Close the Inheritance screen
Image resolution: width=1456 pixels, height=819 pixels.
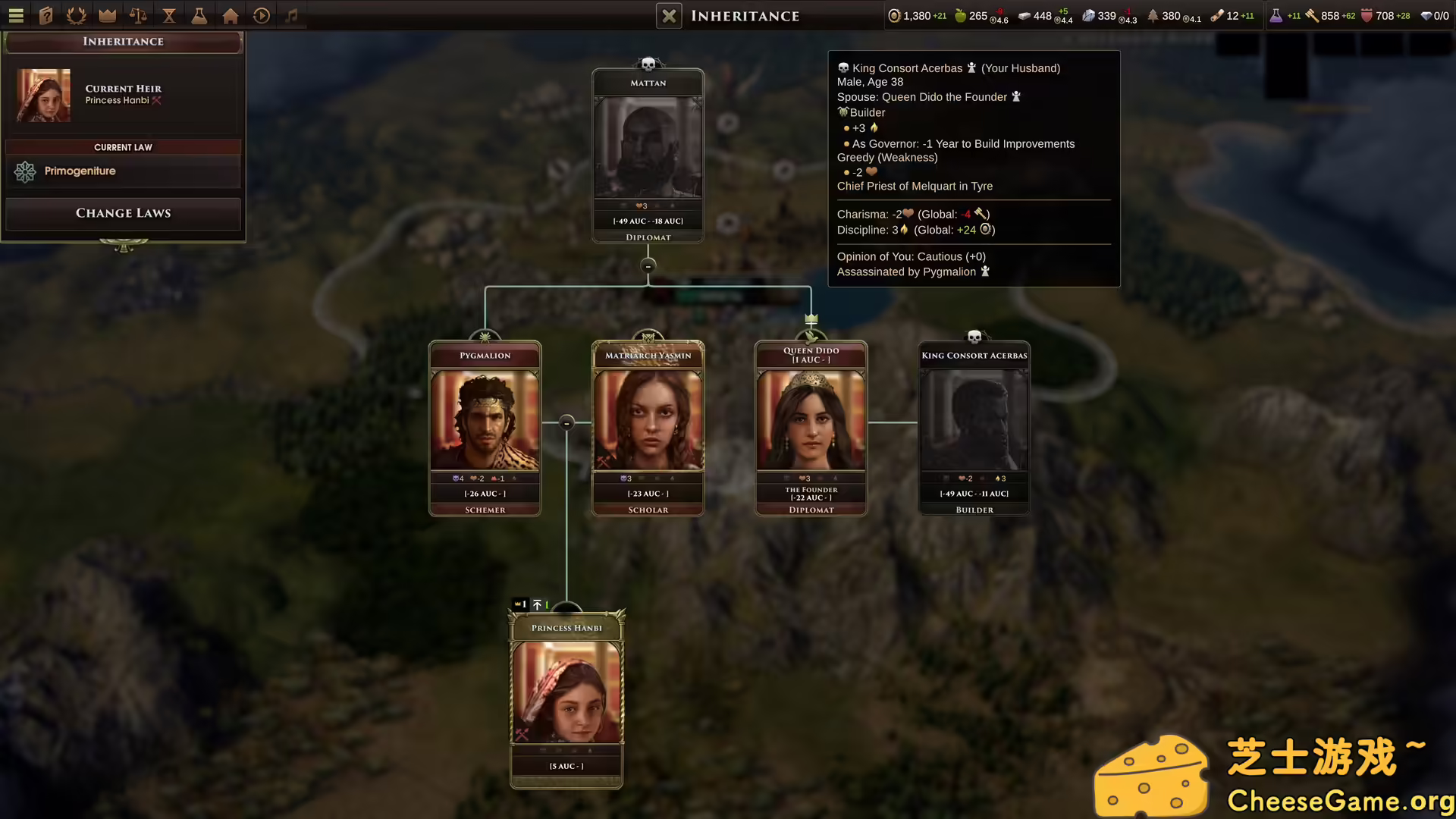[x=669, y=16]
